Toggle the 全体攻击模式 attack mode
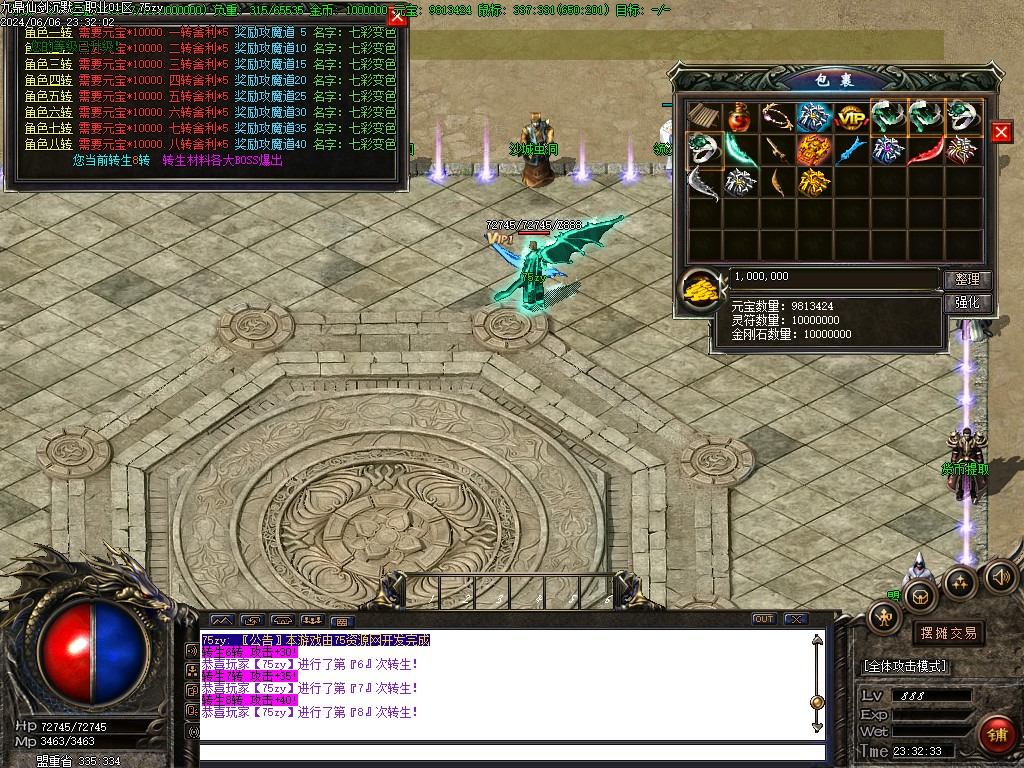 pos(905,666)
